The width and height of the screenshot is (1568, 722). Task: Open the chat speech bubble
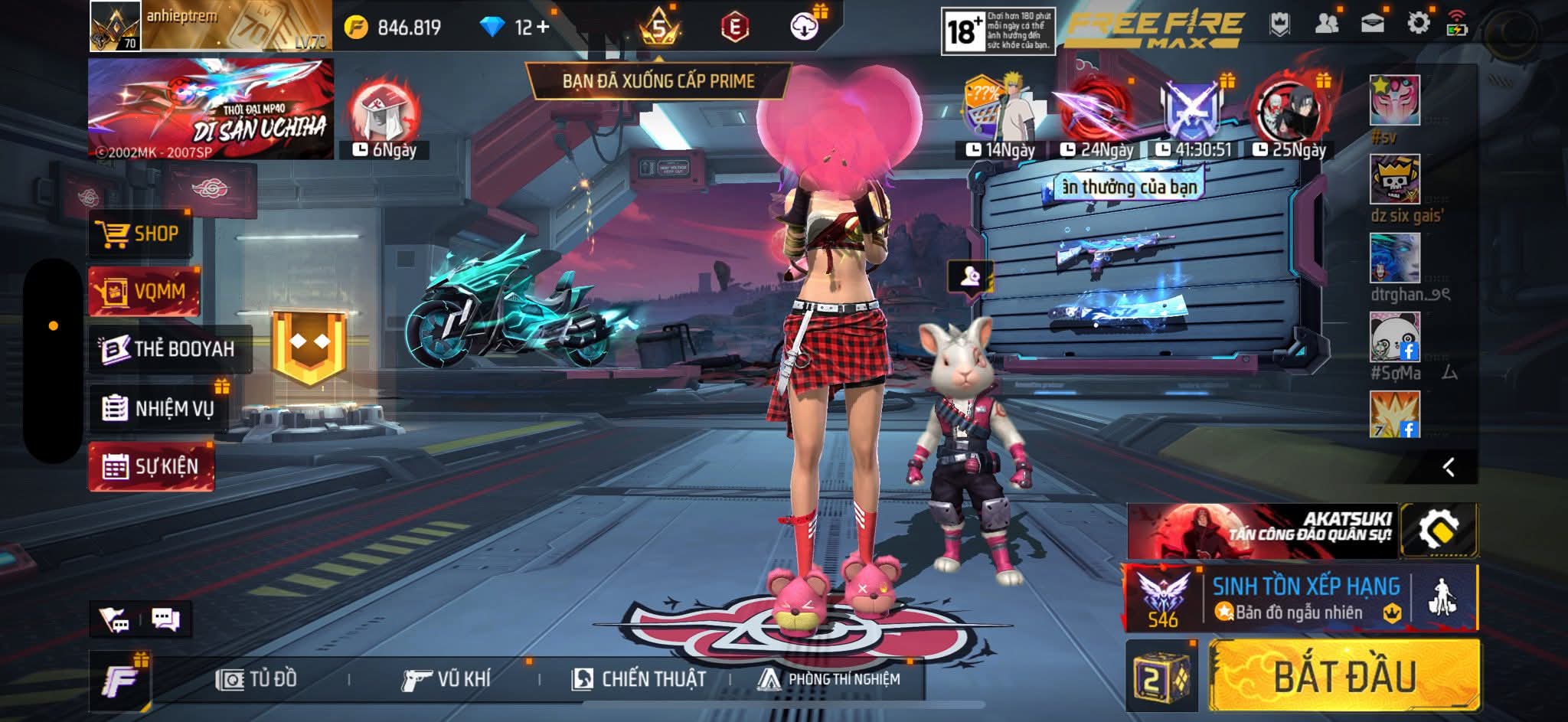[x=165, y=619]
